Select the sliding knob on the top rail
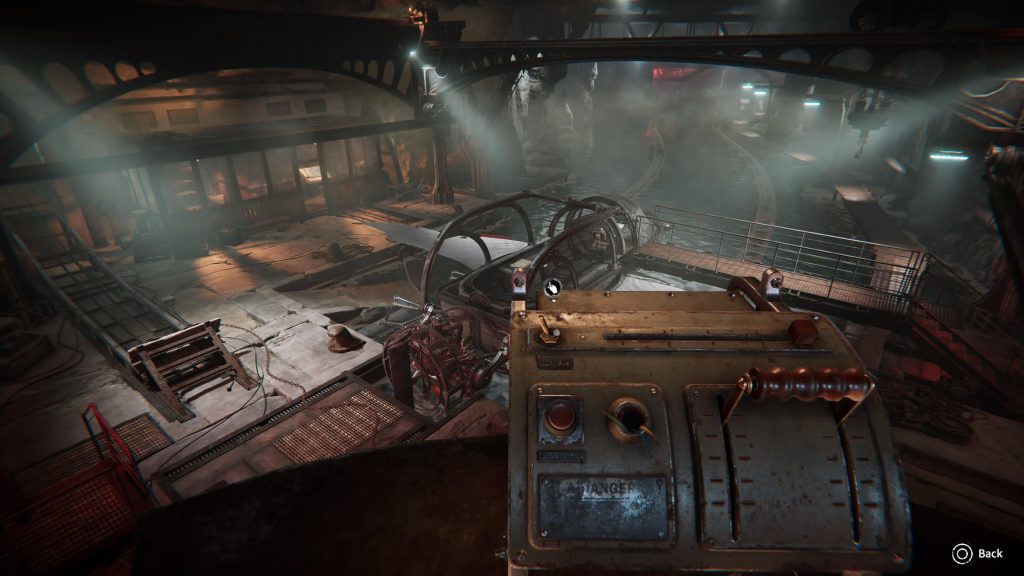This screenshot has height=576, width=1024. (802, 332)
